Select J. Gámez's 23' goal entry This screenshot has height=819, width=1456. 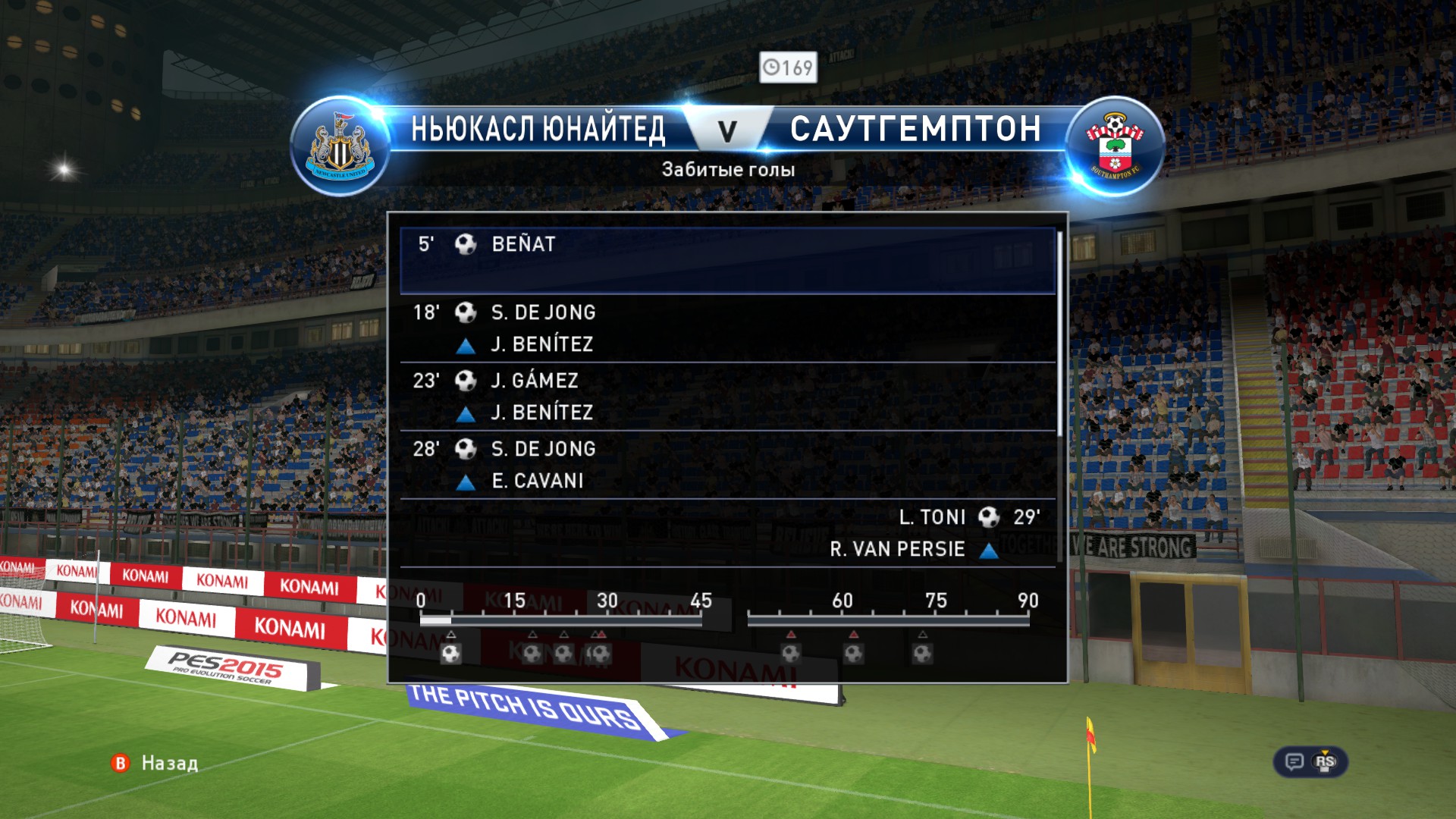(x=726, y=396)
